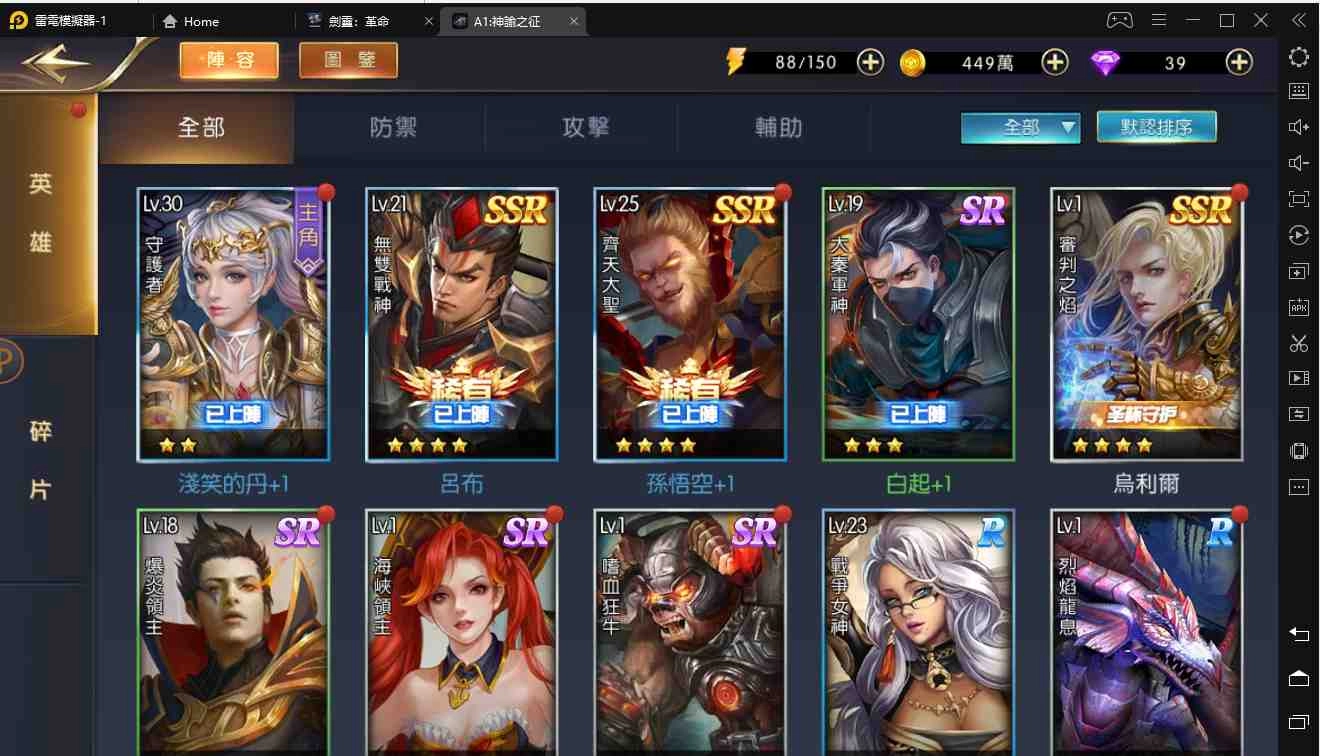Decrease emulator volume

coord(1298,162)
